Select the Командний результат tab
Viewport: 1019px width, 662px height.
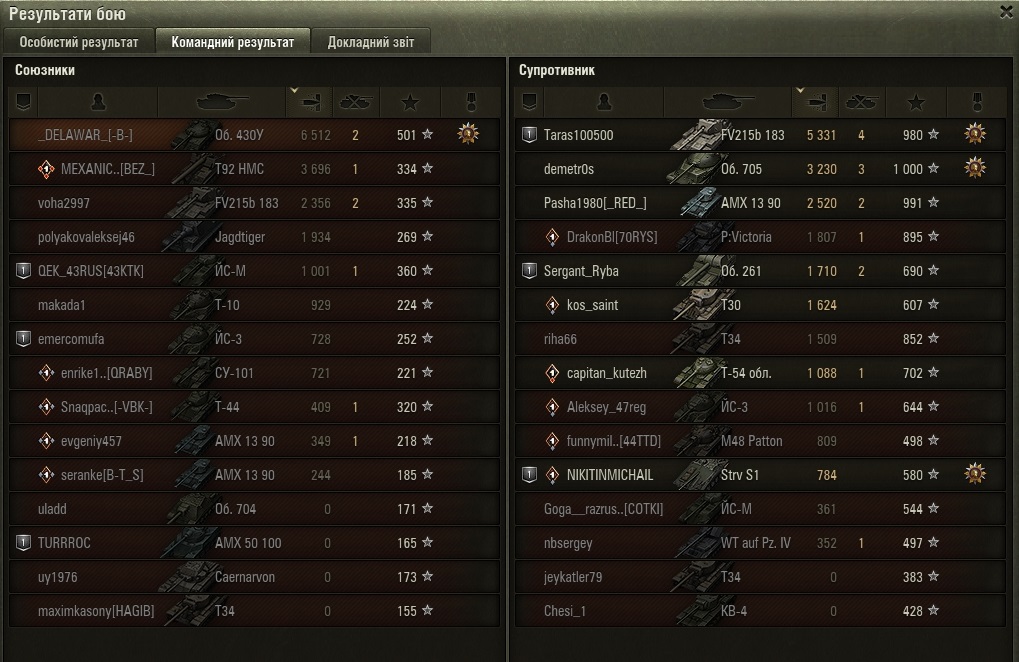click(232, 42)
